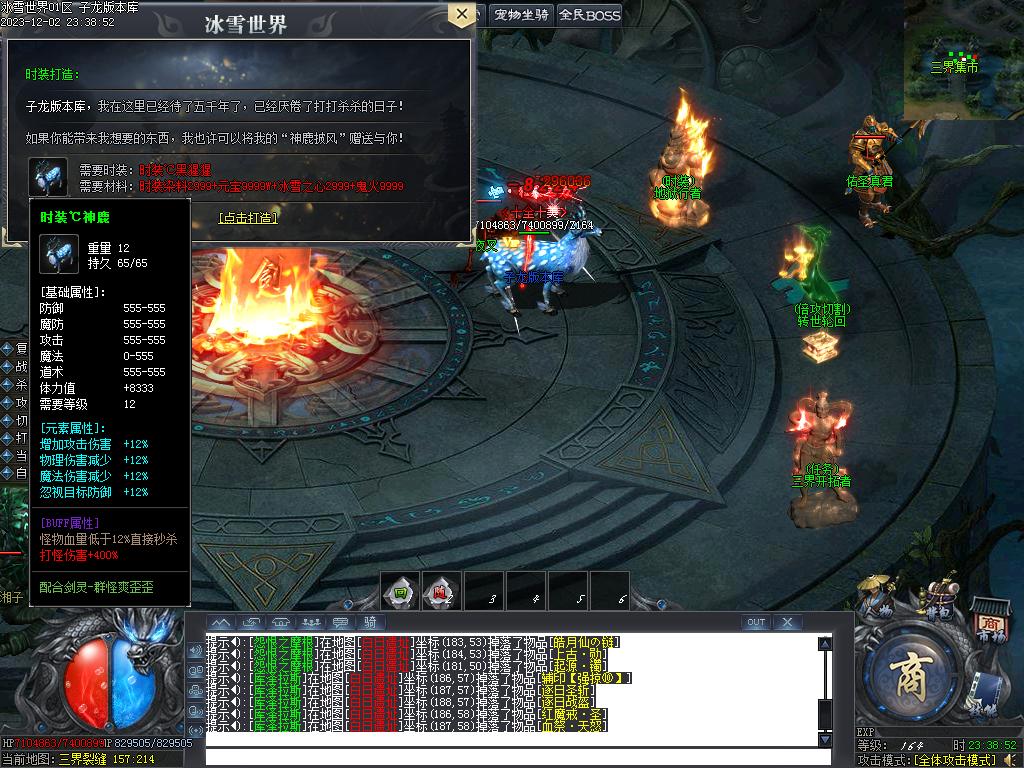Toggle the 骑 mount button

click(x=370, y=622)
